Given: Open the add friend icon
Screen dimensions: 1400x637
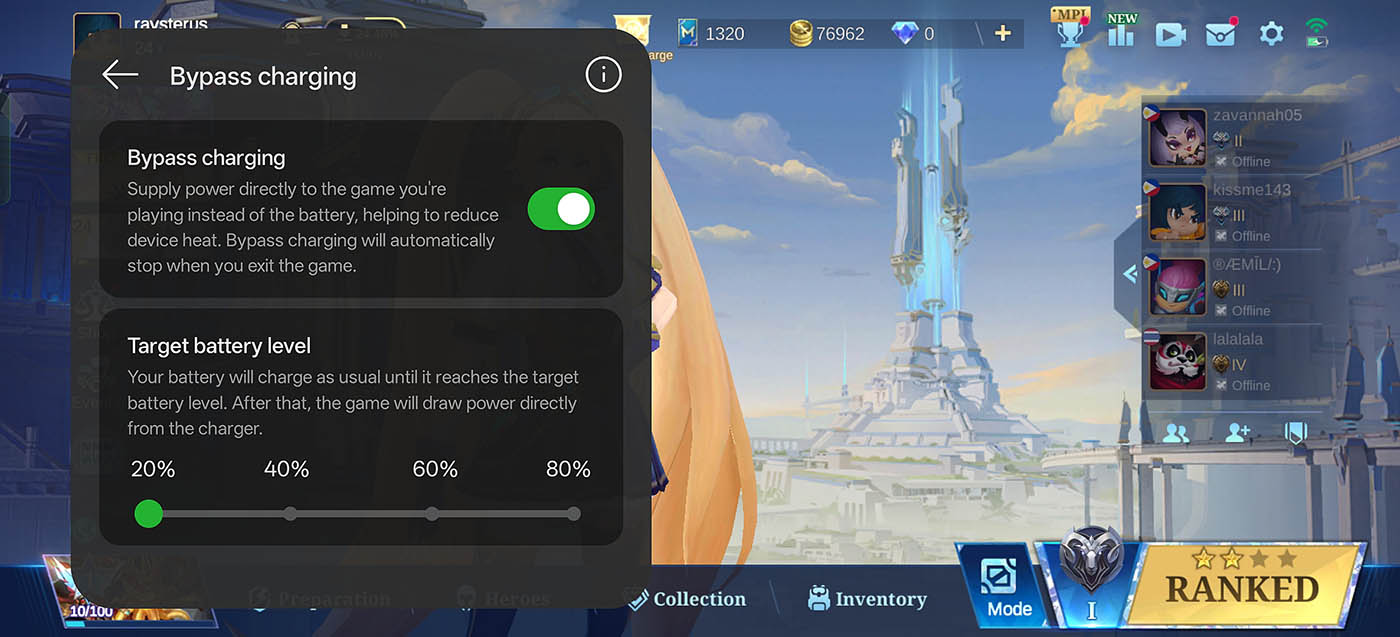Looking at the screenshot, I should [x=1237, y=433].
